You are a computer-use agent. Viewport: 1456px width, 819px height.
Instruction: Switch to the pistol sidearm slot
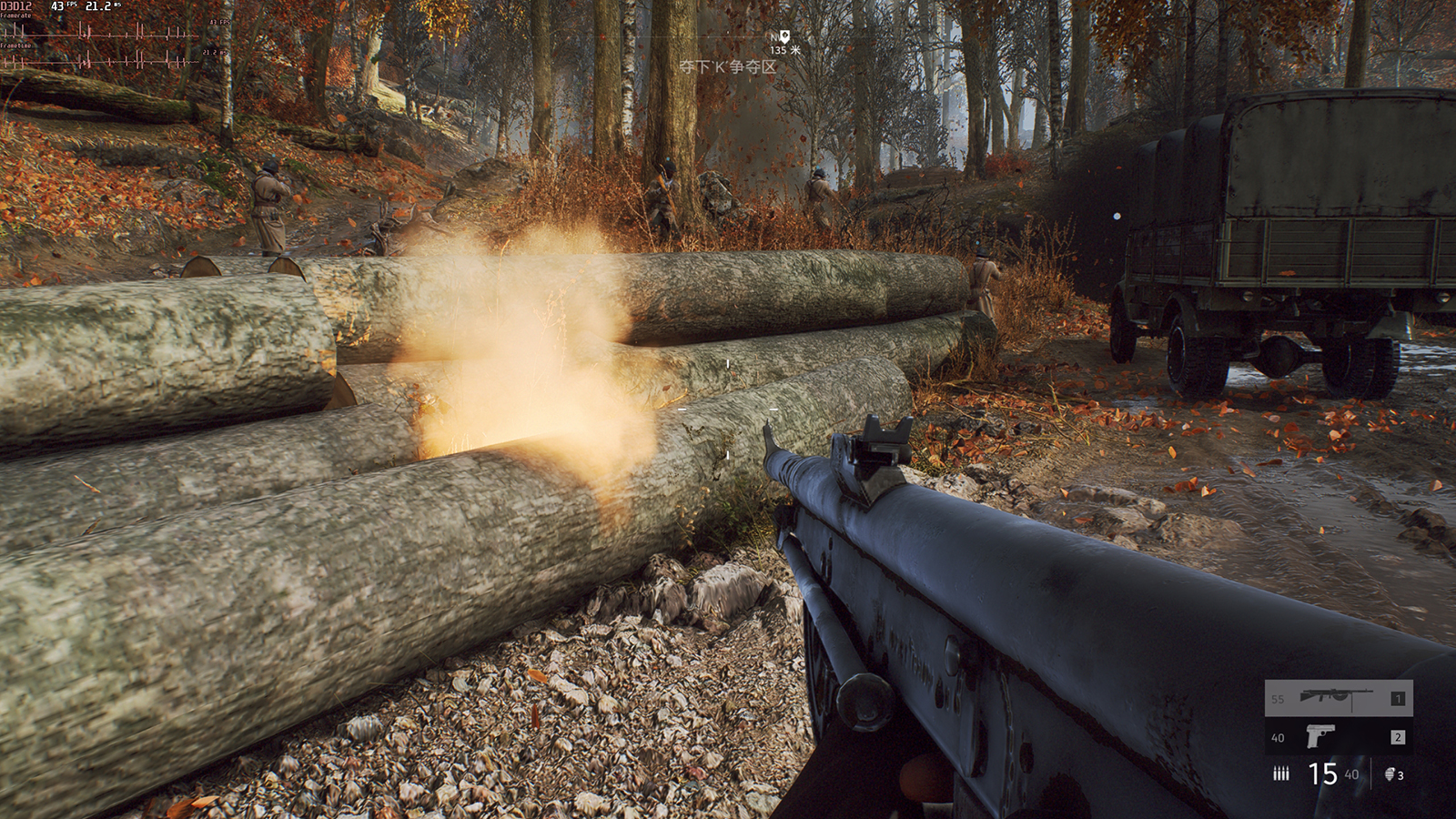1338,736
